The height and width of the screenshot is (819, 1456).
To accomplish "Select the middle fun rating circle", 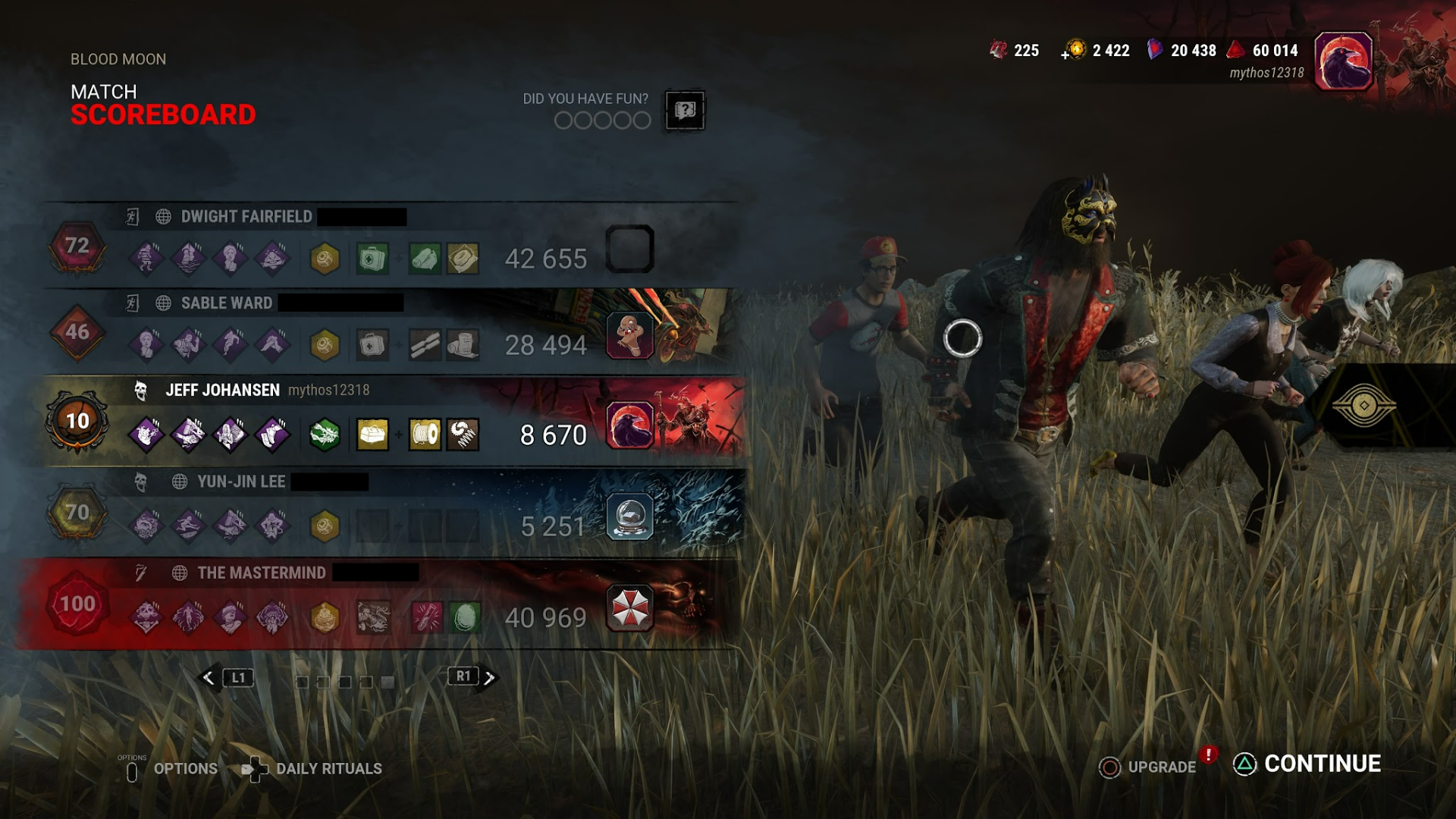I will pyautogui.click(x=603, y=121).
